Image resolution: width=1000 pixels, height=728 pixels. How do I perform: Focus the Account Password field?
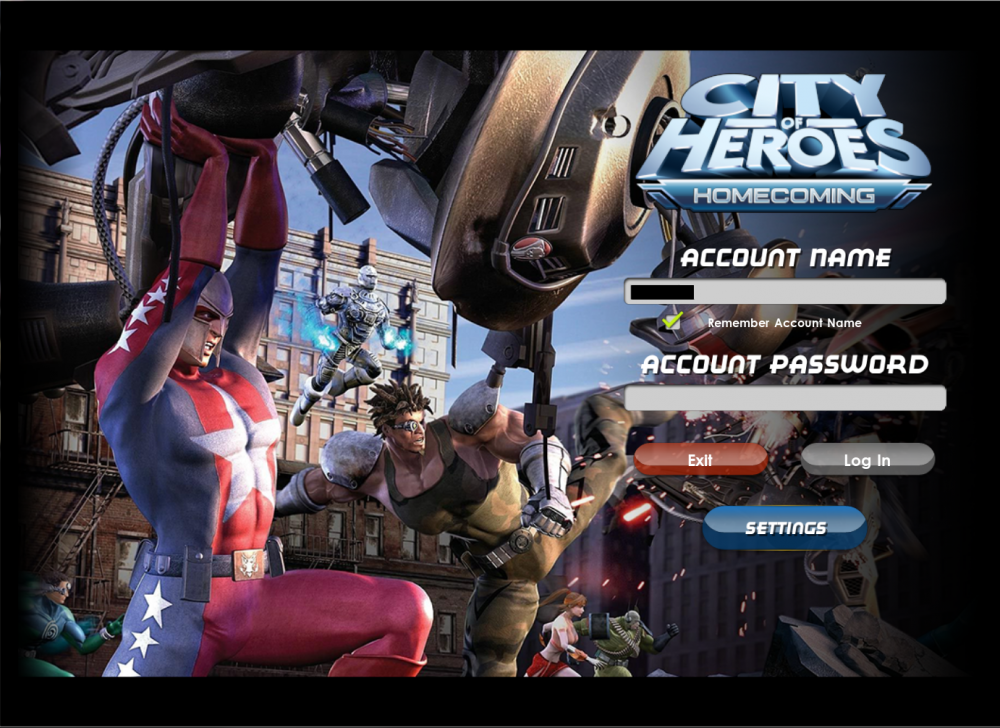point(785,398)
